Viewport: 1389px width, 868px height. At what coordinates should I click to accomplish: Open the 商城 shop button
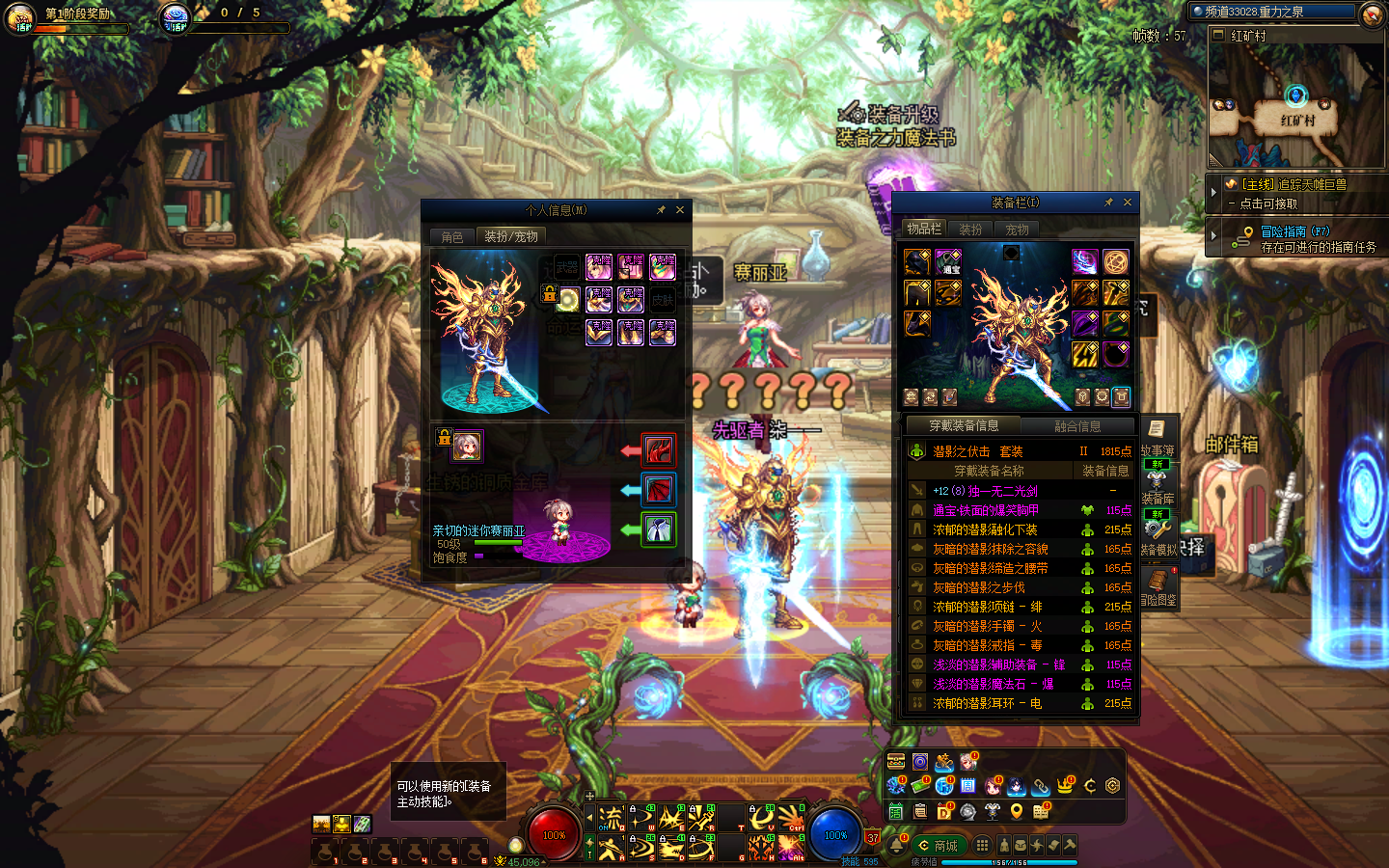pyautogui.click(x=938, y=846)
